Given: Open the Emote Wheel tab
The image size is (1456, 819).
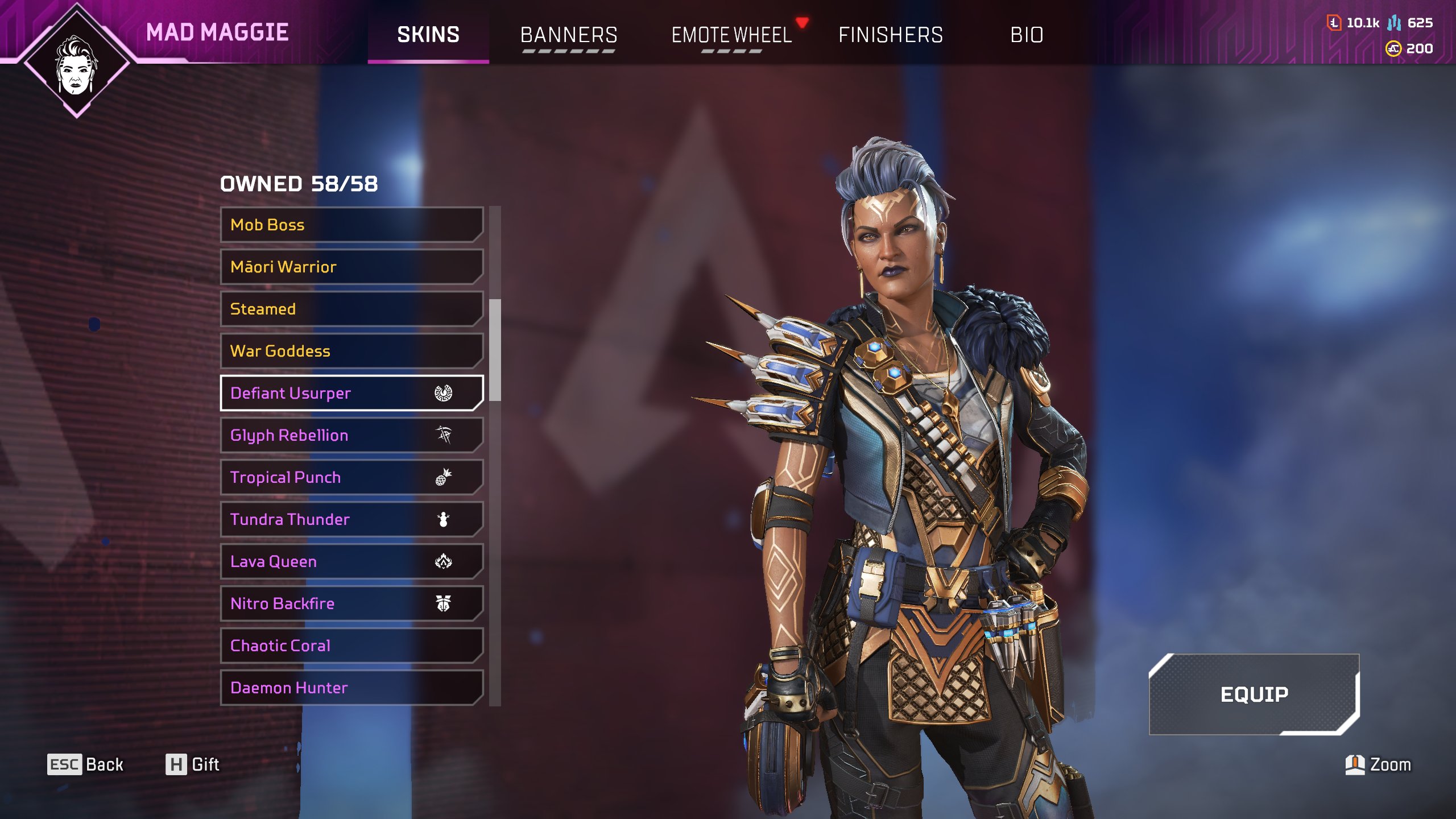Looking at the screenshot, I should click(731, 35).
